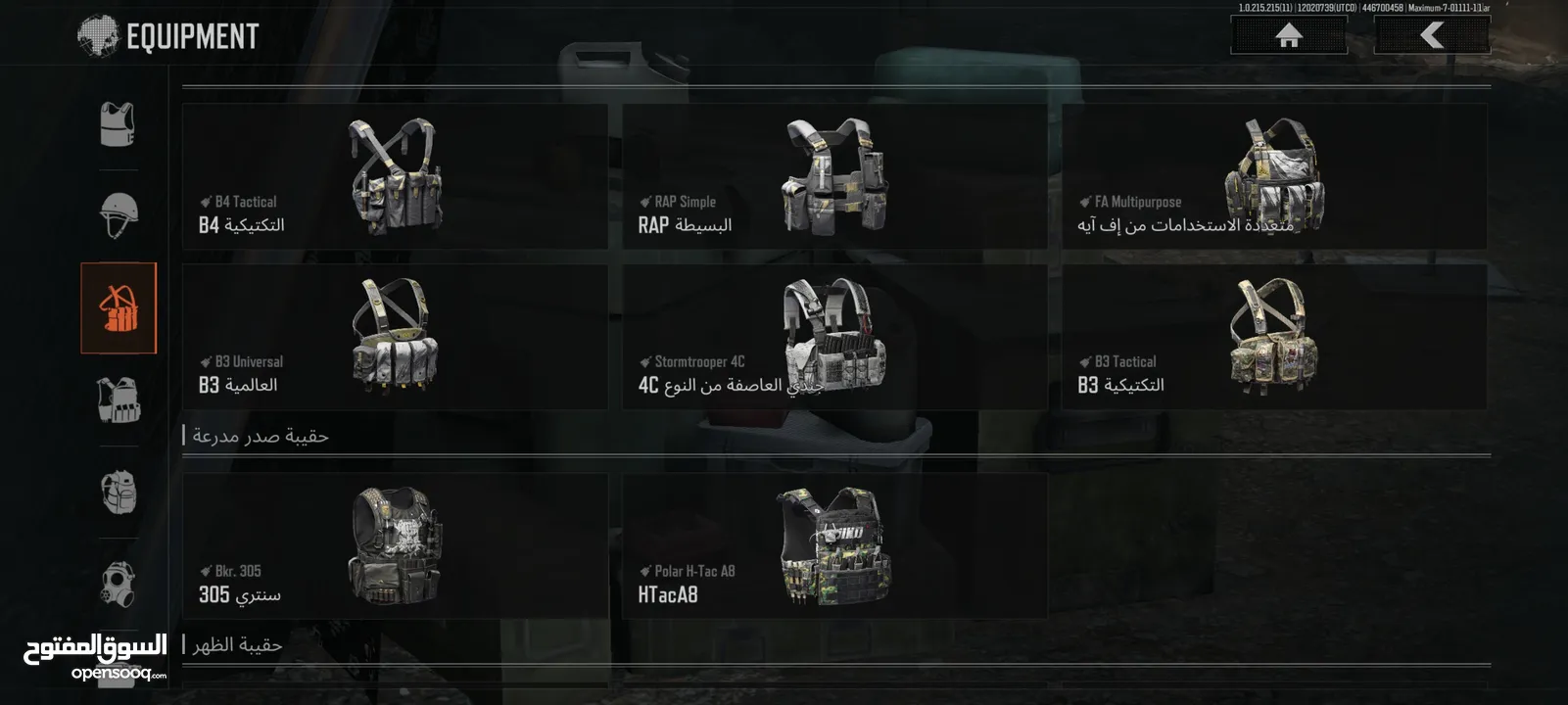
Task: Pick the Polar H-Tac A8 armored rig
Action: (x=834, y=546)
